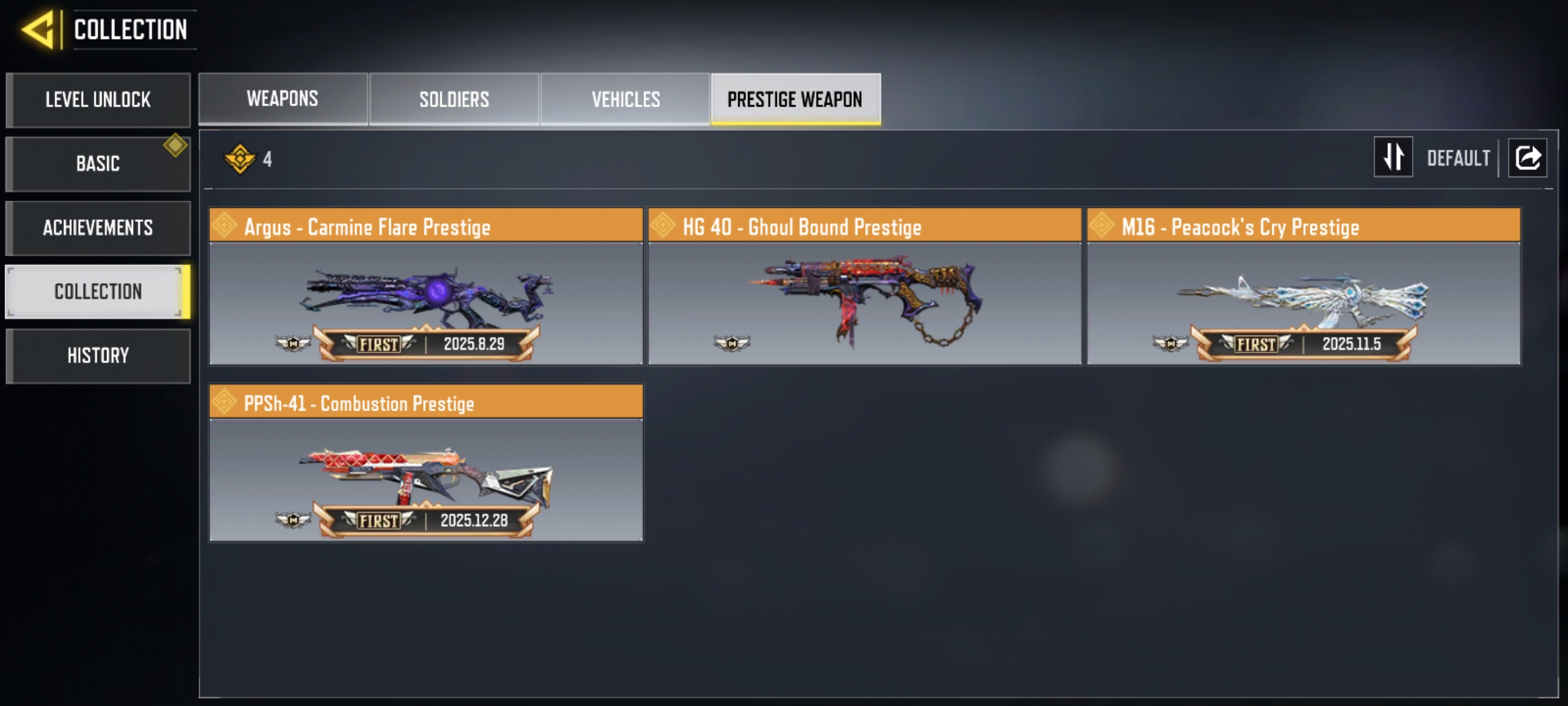Select the Argus Carmine Flare Prestige card
1568x706 pixels.
426,286
